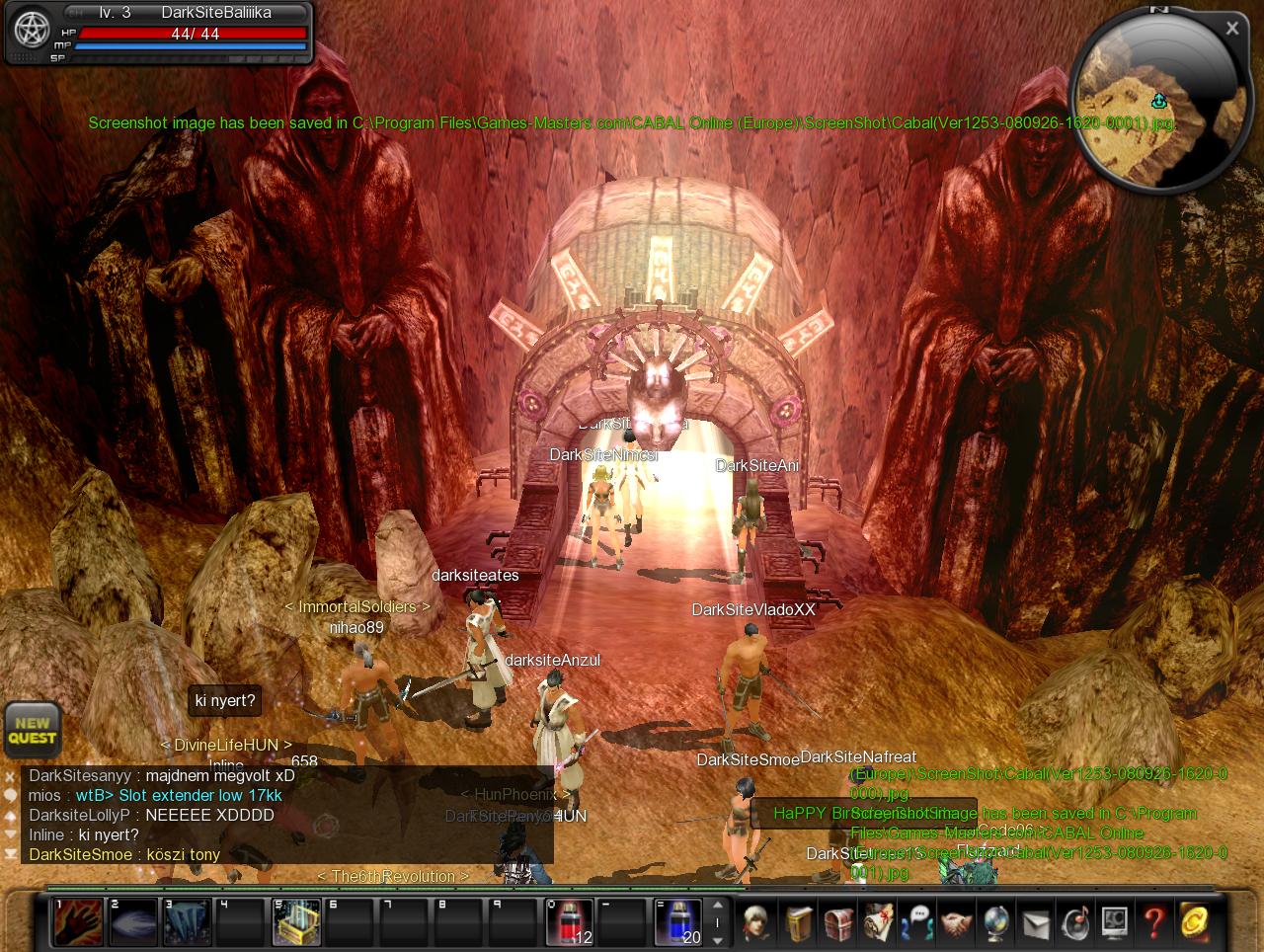Screen dimensions: 1264x952
Task: Open the gold coin cash shop icon
Action: point(1193,922)
